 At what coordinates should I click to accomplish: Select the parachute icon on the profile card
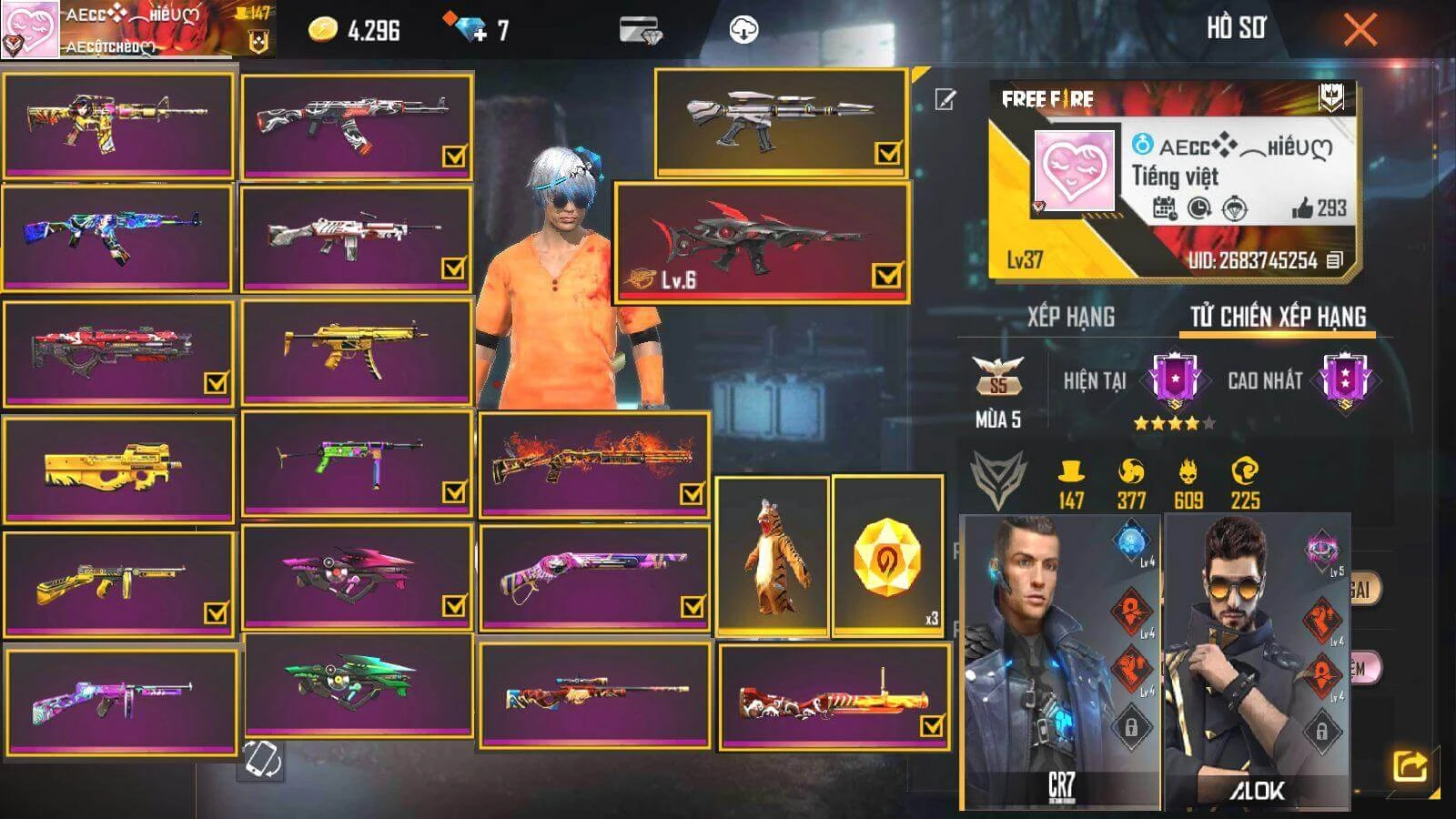(1236, 207)
